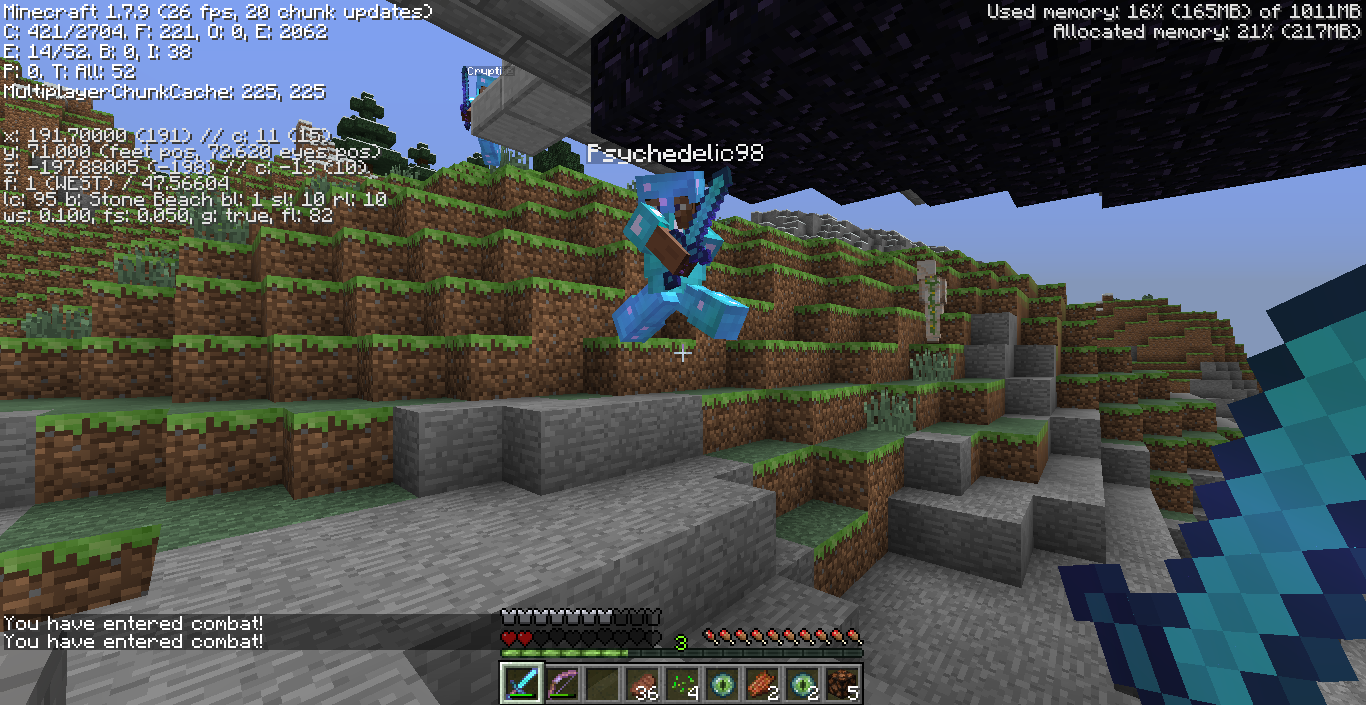The width and height of the screenshot is (1366, 705).
Task: Select the Eye of Ender stack of 2
Action: pos(801,683)
